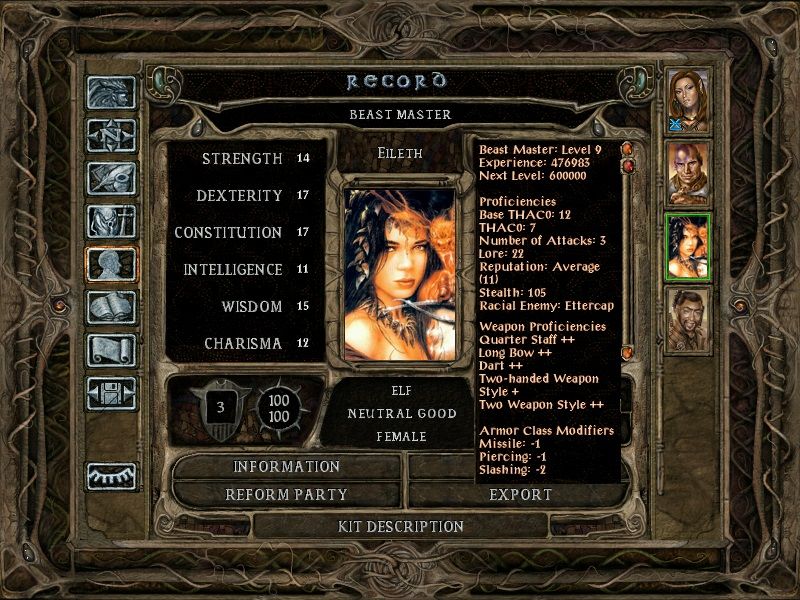This screenshot has height=600, width=800.
Task: Select the character record bust icon
Action: pos(110,264)
